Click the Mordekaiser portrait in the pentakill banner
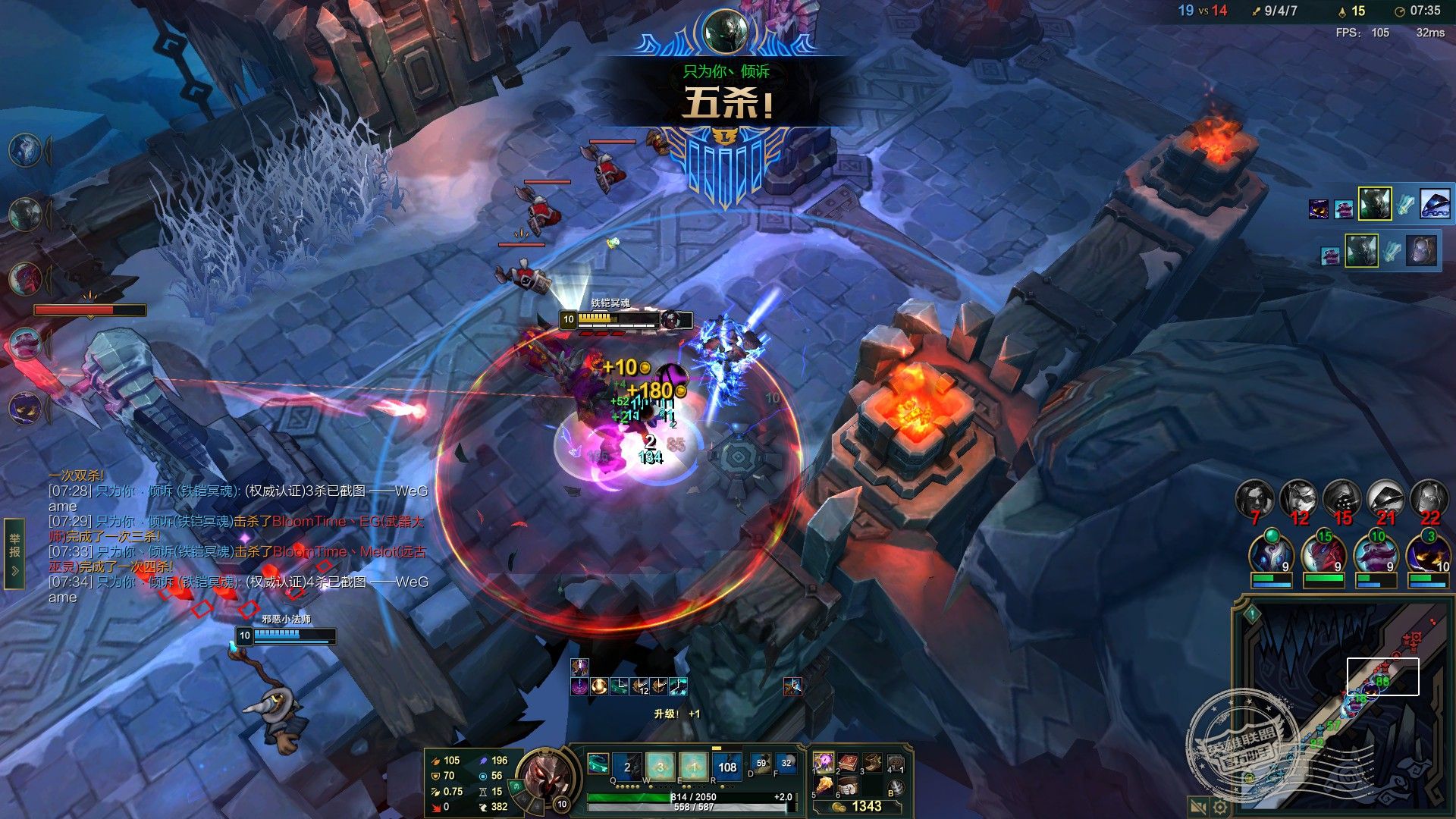This screenshot has height=819, width=1456. (725, 30)
